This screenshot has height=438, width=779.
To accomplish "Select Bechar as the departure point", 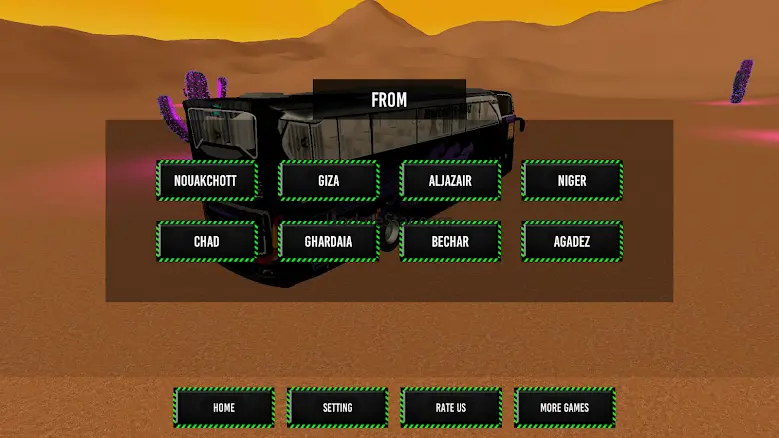I will 450,241.
